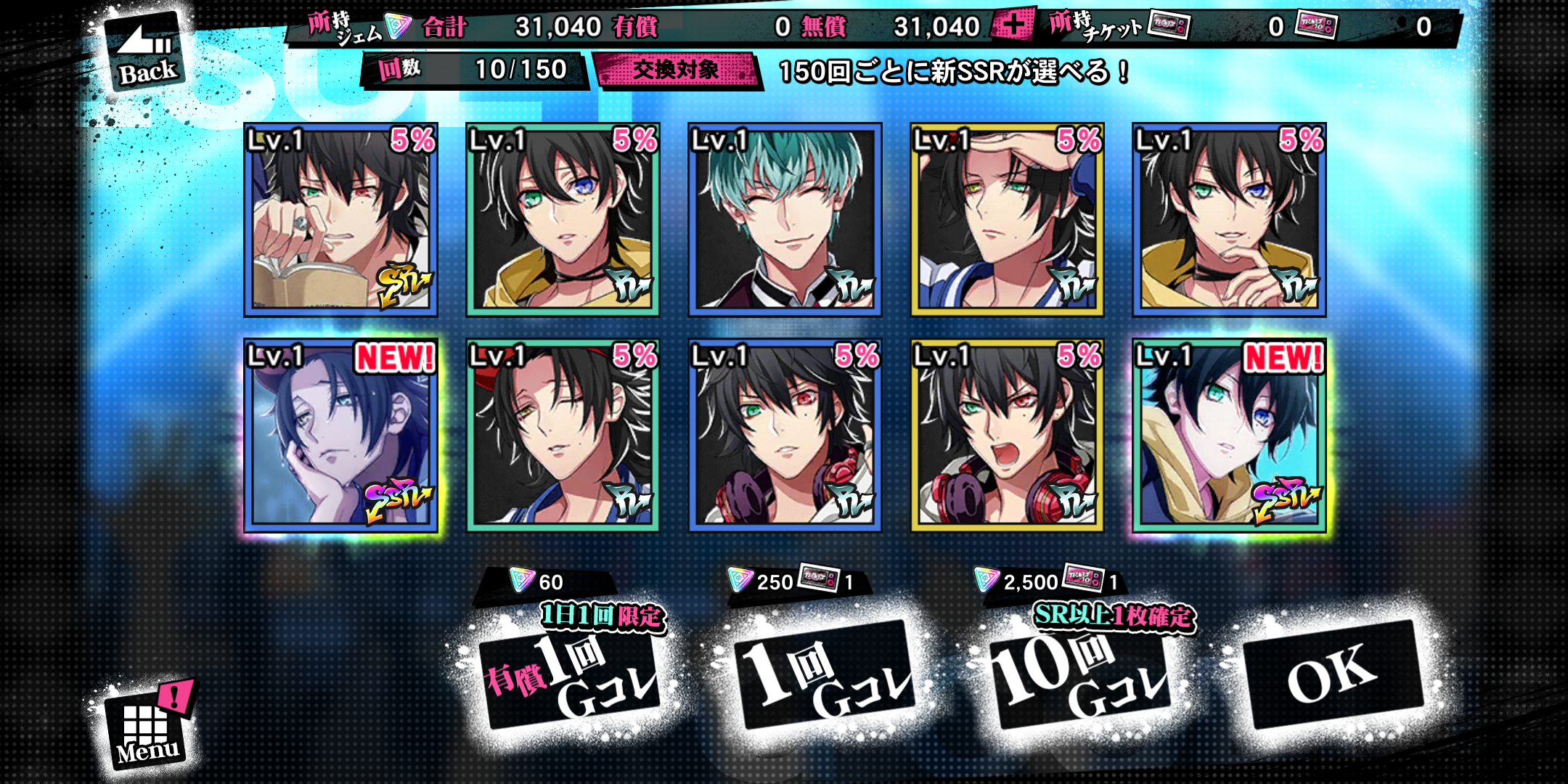
Task: Inspect the R card with hand on forehead
Action: tap(1007, 220)
